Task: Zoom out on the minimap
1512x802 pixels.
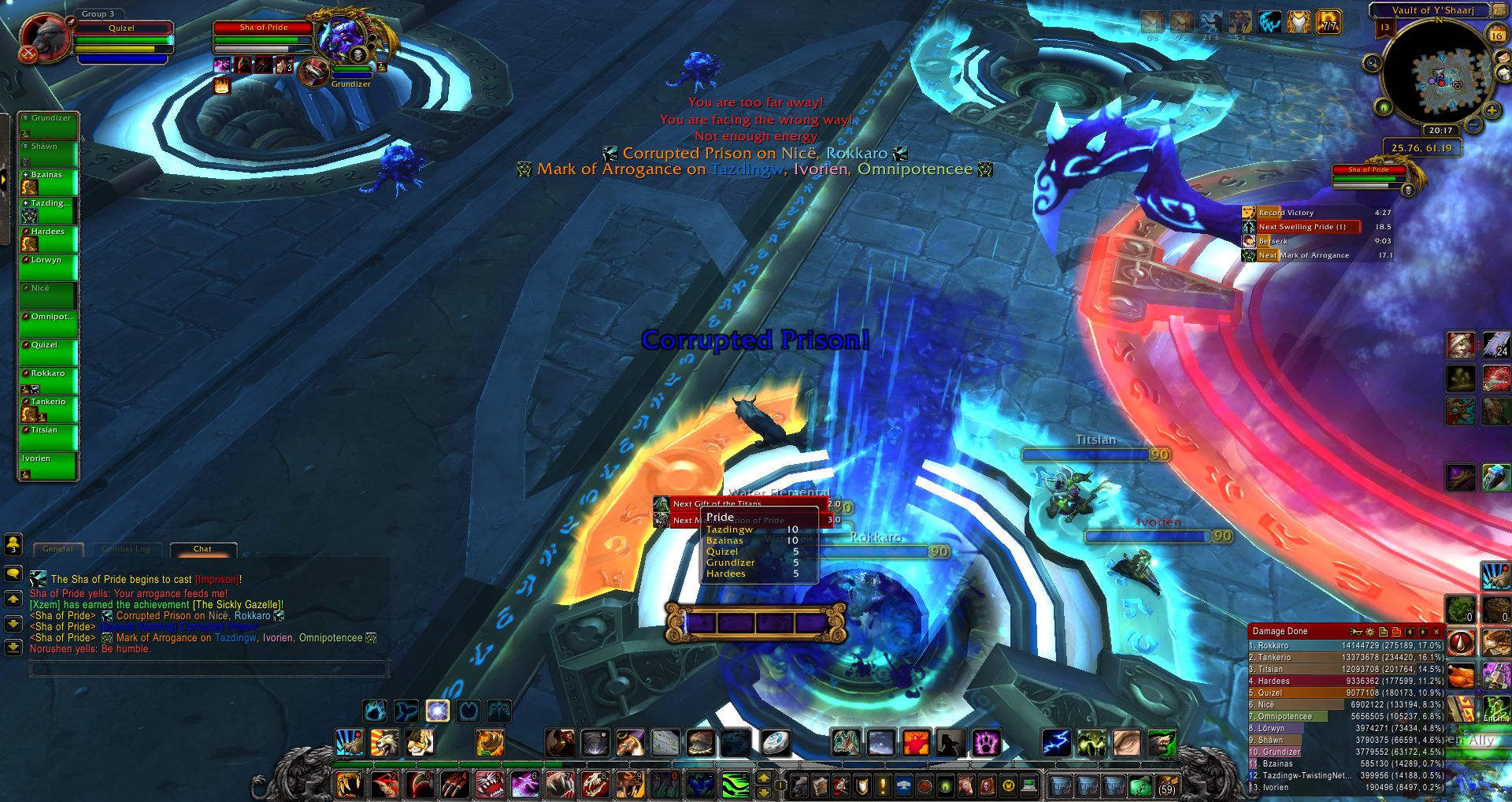Action: [x=1474, y=124]
